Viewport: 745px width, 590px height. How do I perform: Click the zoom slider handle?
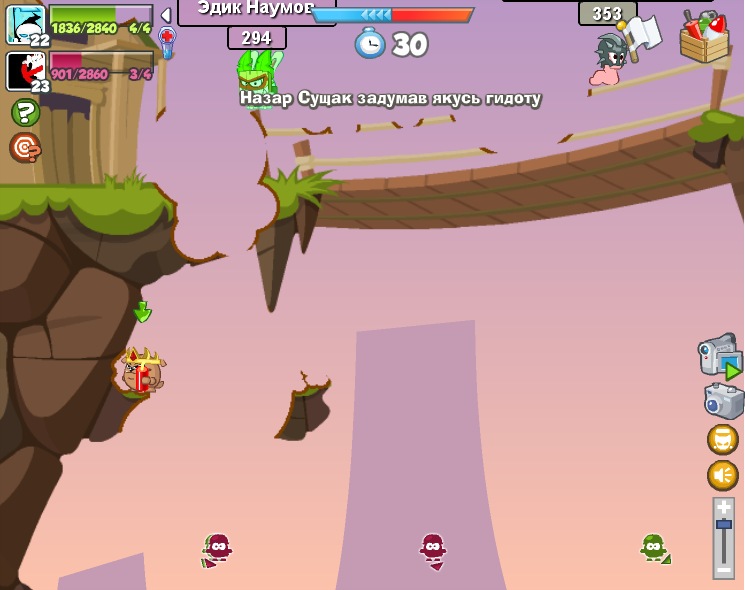coord(724,524)
